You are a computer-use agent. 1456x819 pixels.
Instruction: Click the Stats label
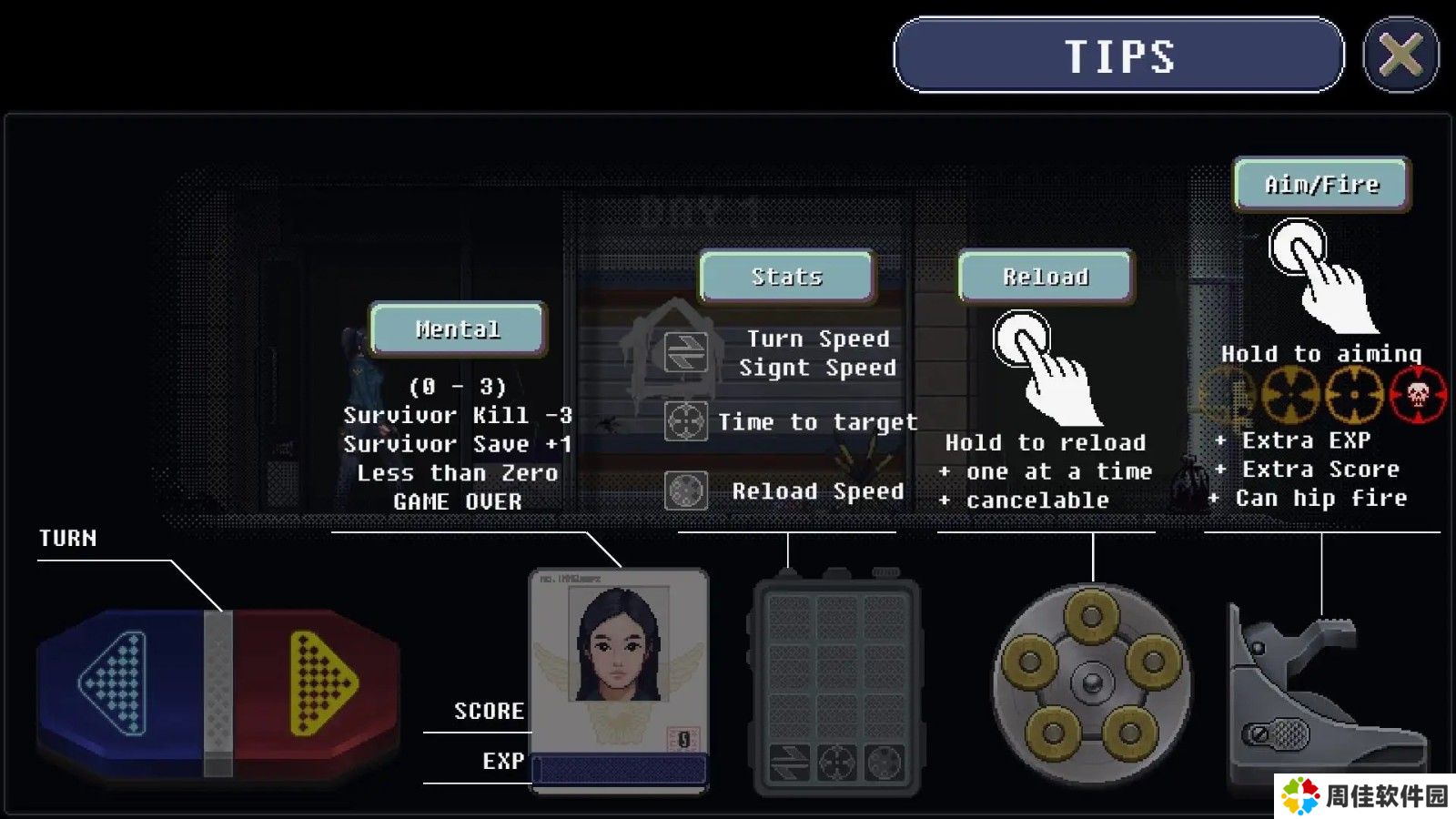click(x=786, y=276)
